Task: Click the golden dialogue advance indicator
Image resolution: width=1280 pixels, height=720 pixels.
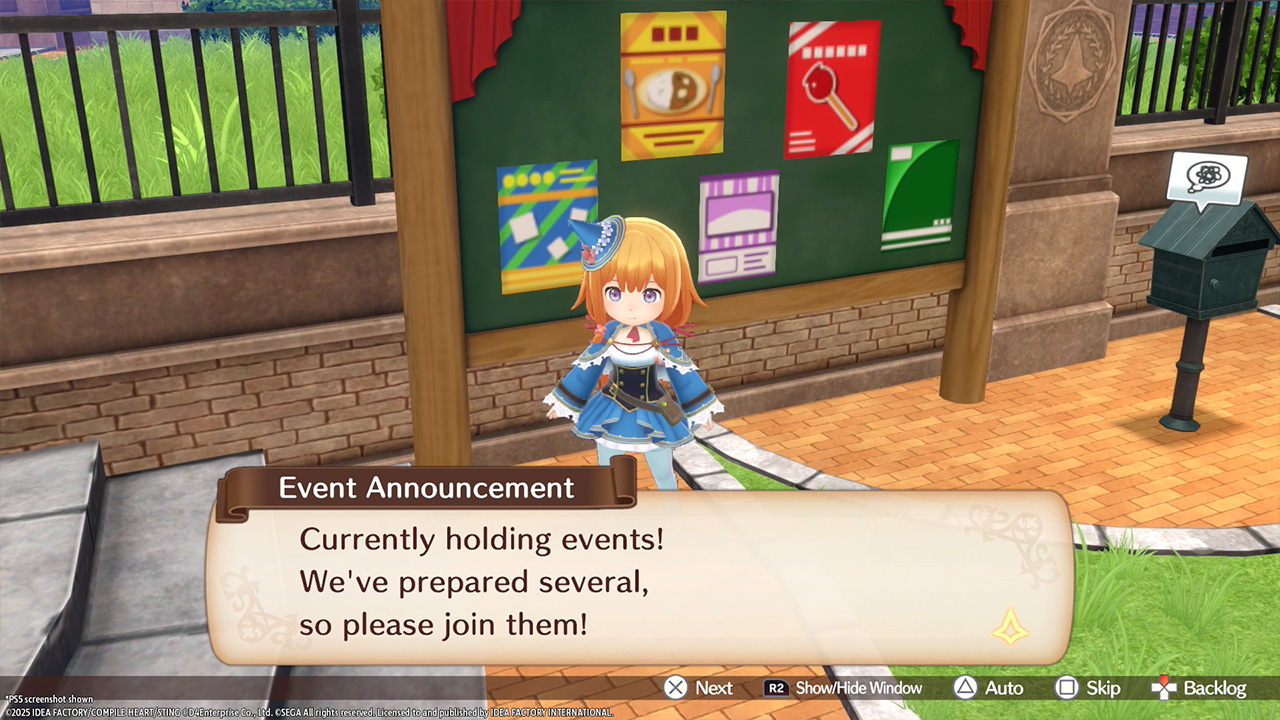Action: [1009, 628]
